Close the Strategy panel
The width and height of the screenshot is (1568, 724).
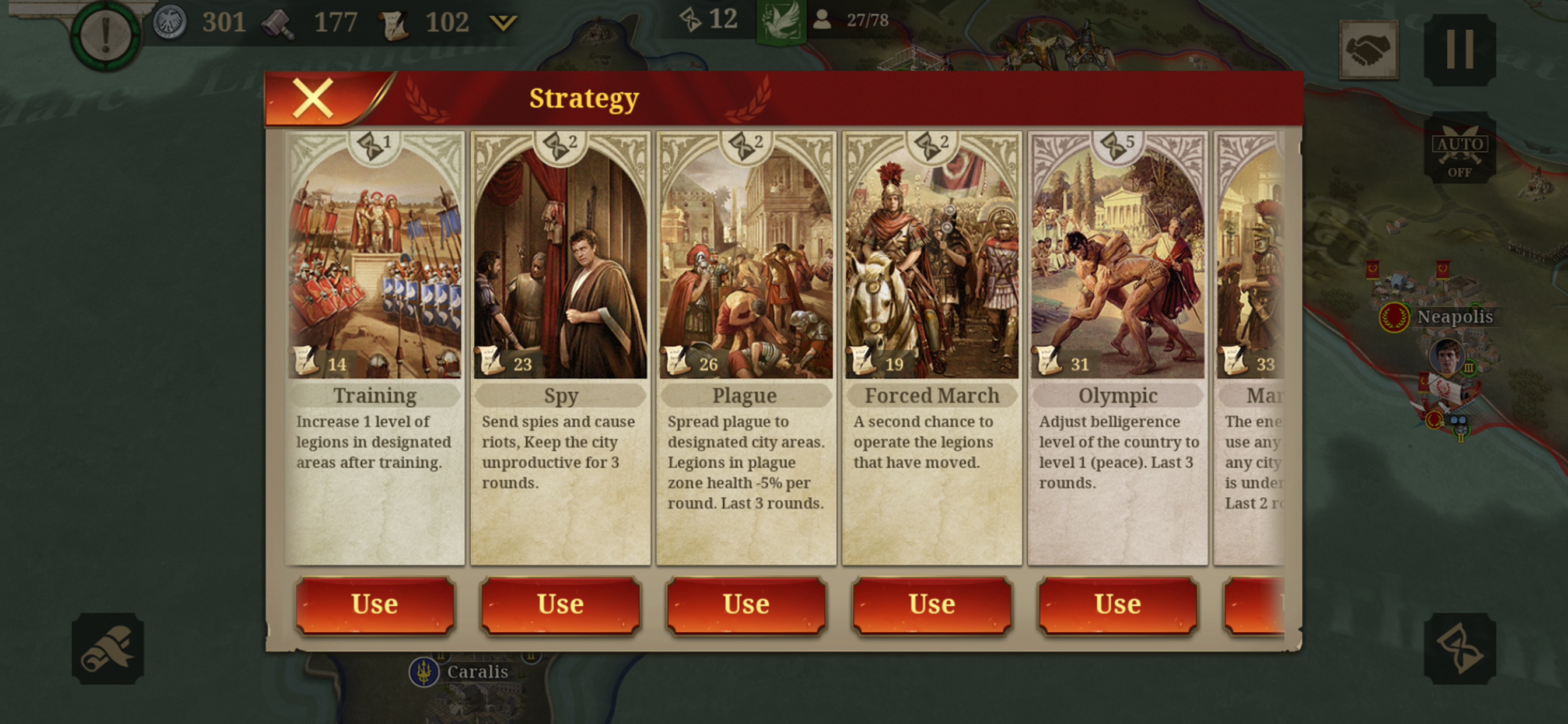(313, 98)
